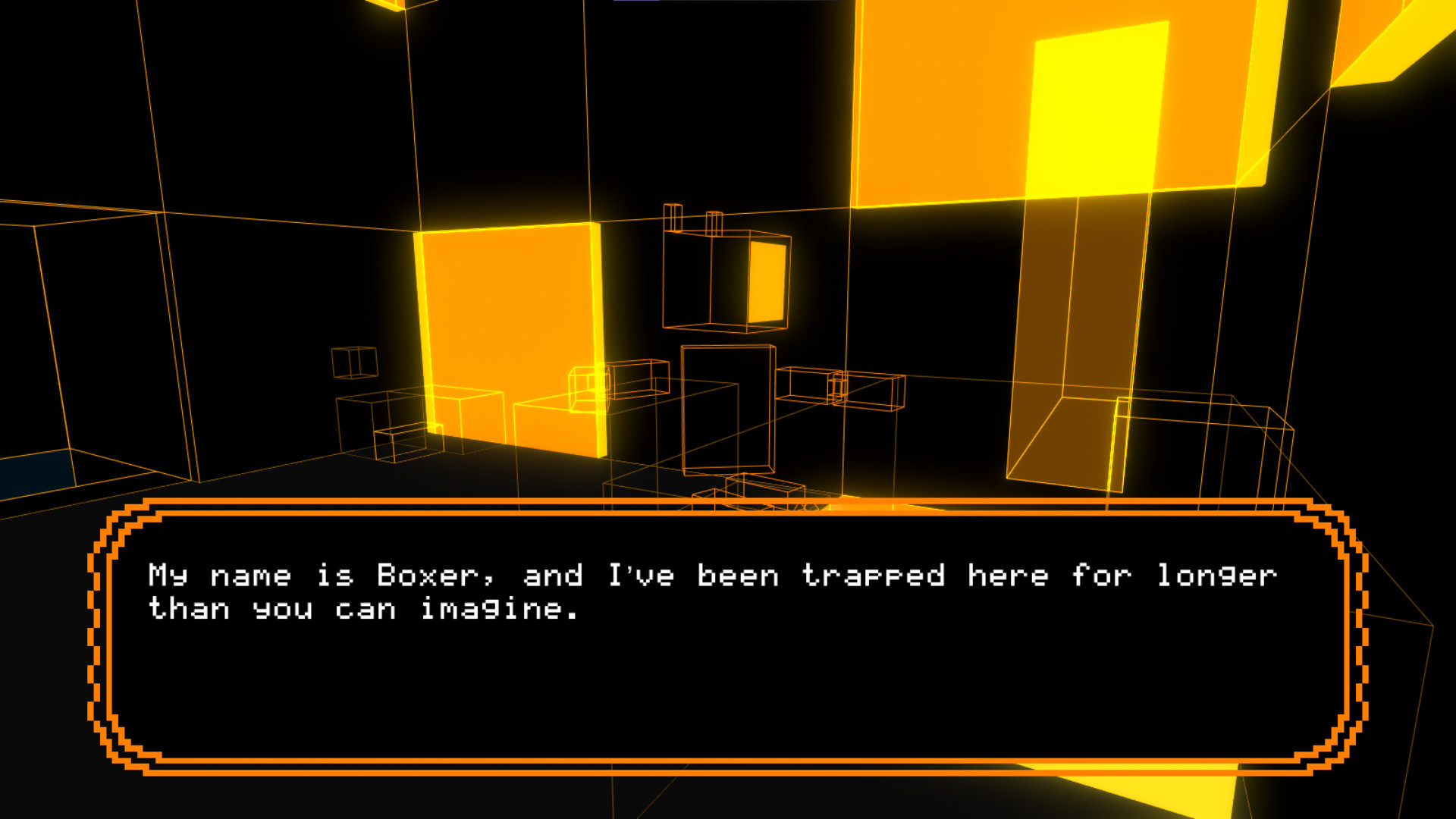Select the wireframe cube floating near the ceiling
1456x819 pixels.
click(x=713, y=281)
